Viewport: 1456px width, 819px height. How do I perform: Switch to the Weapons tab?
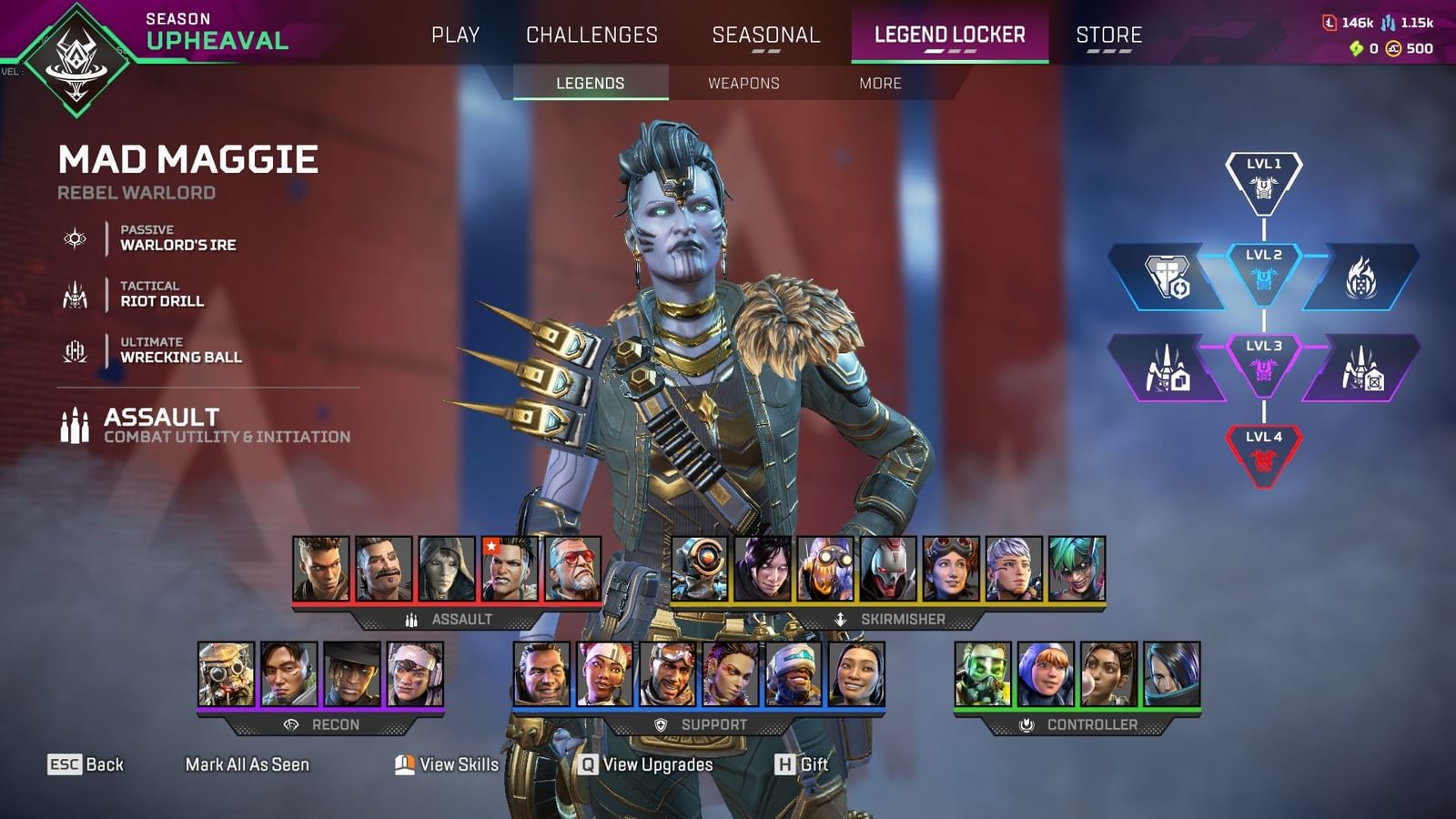coord(743,83)
